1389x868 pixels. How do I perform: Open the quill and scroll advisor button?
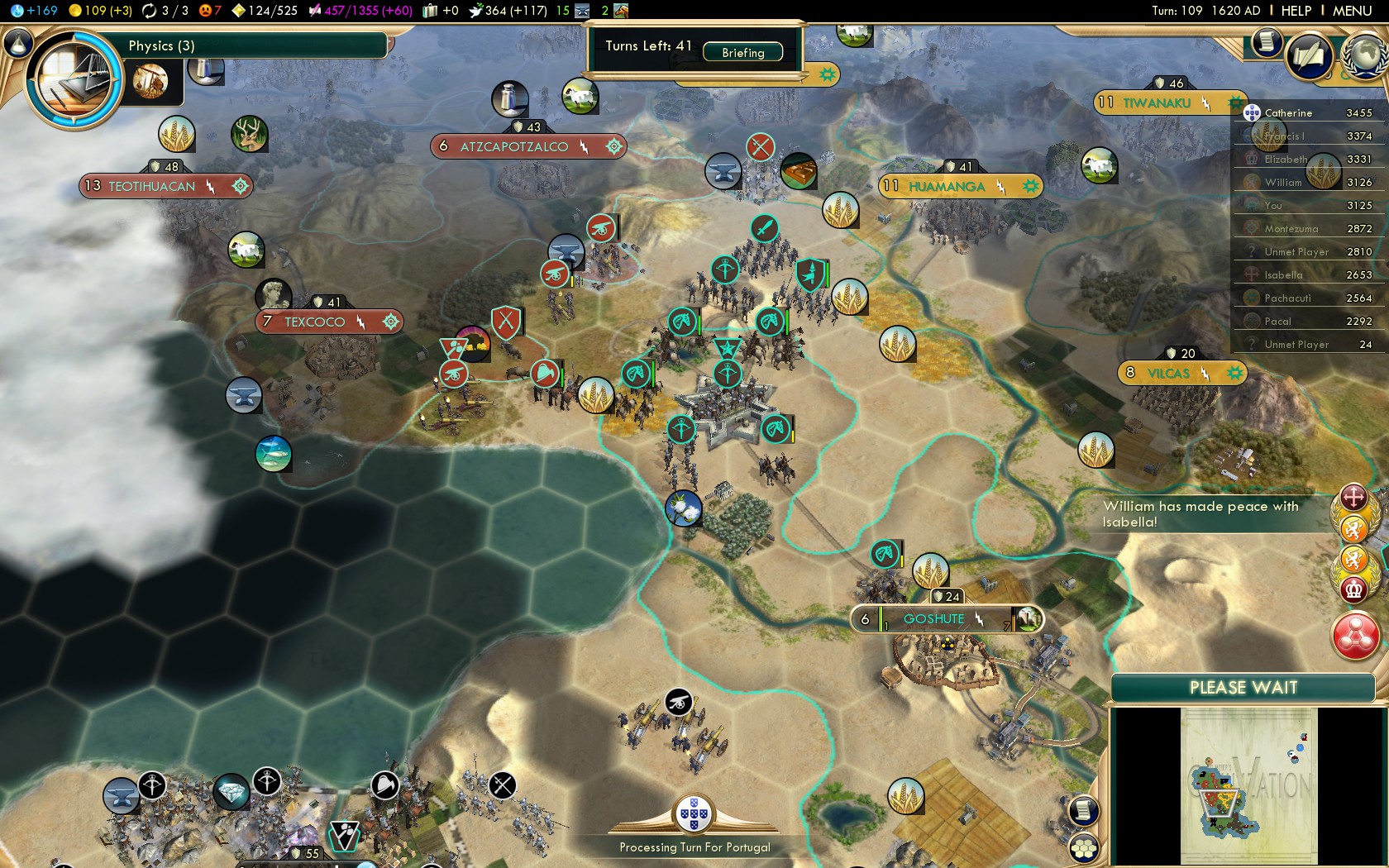click(x=1310, y=56)
